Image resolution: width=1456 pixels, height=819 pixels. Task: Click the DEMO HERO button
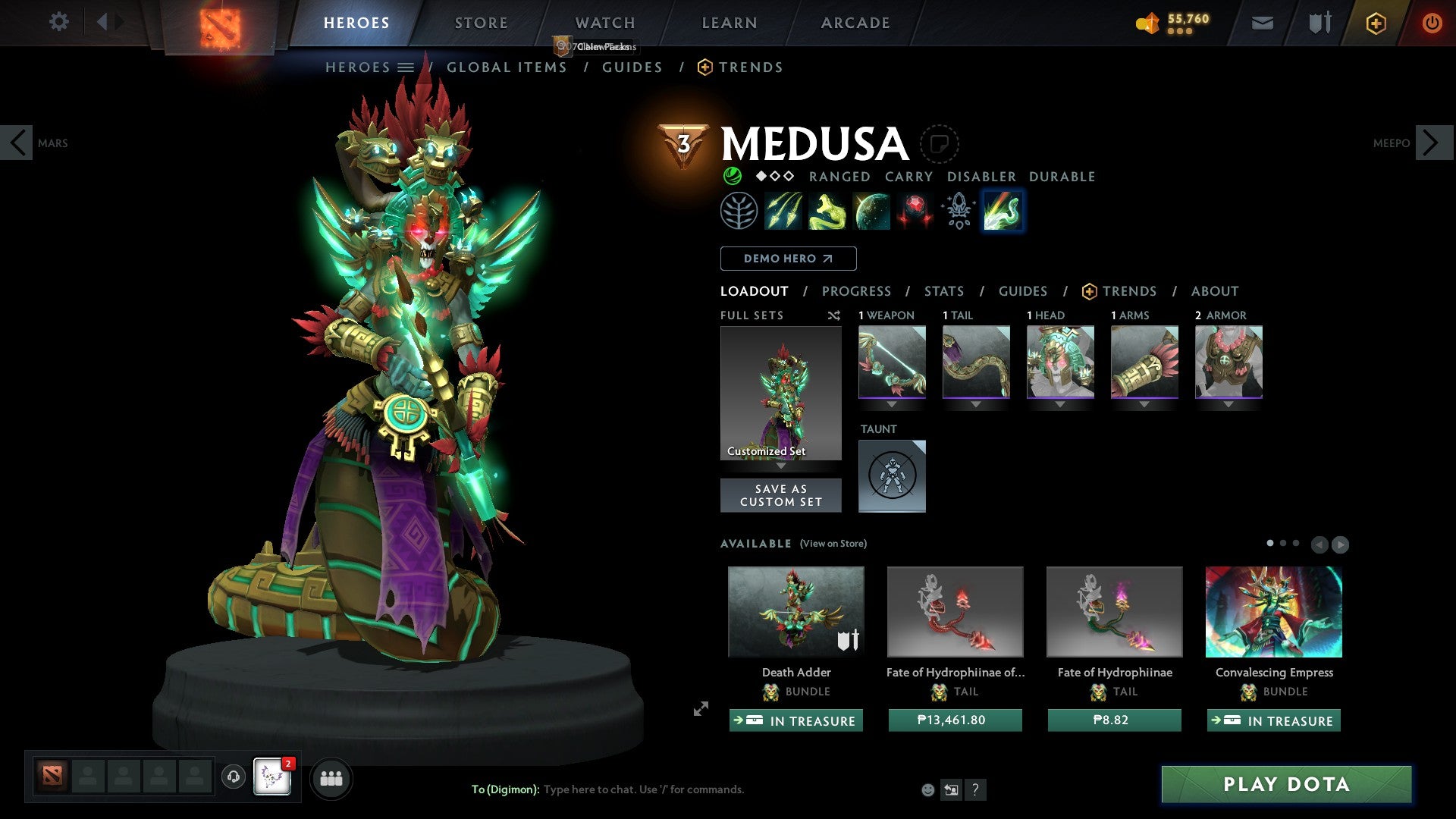pyautogui.click(x=788, y=258)
